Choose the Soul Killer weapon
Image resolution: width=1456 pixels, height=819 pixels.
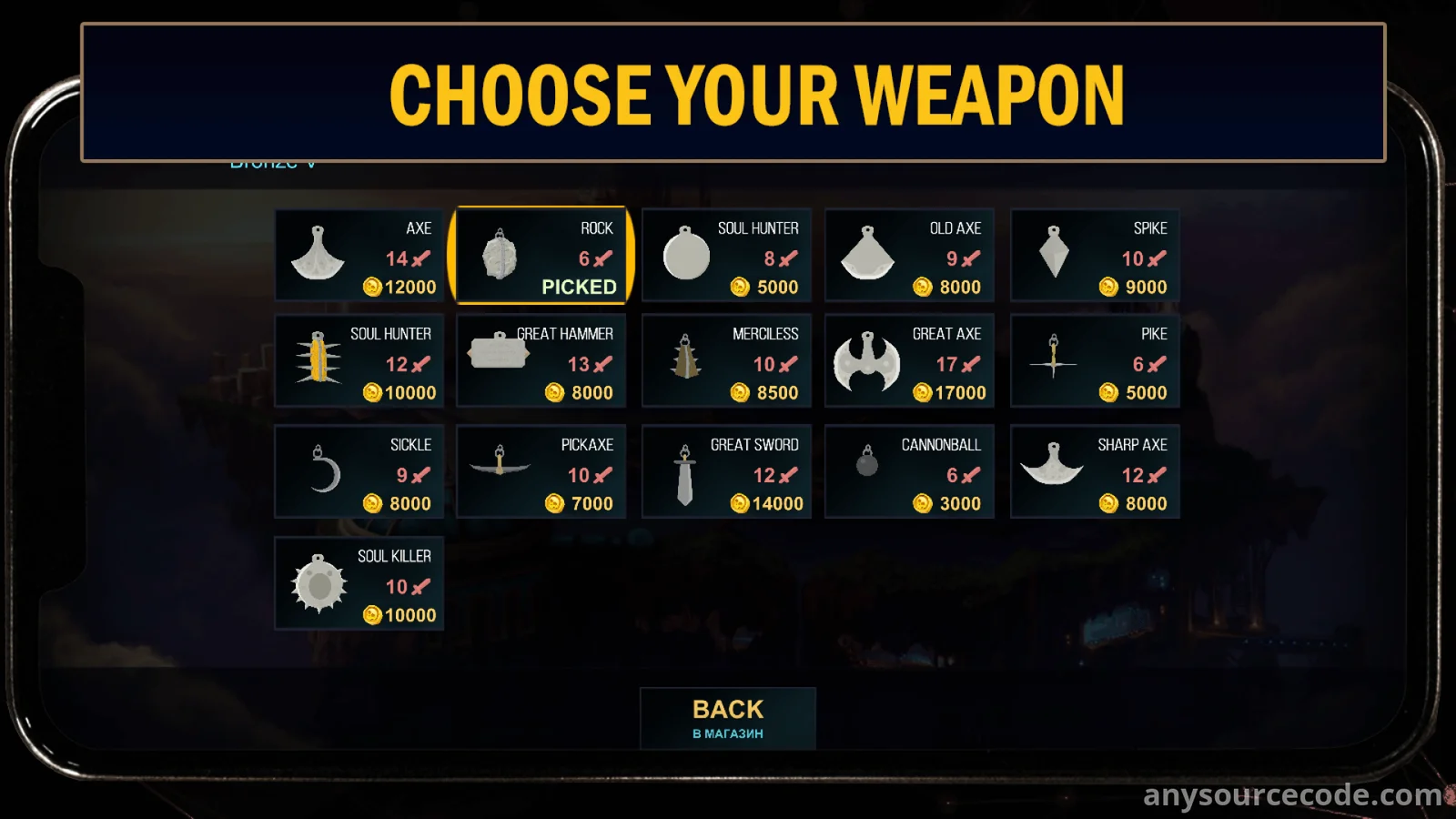pos(359,583)
